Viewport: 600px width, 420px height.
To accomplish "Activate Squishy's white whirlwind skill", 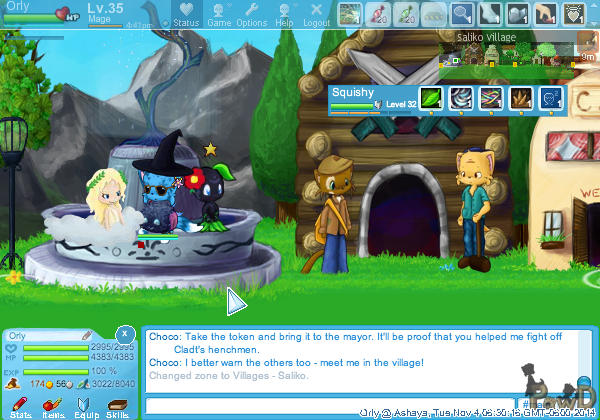I will 459,98.
